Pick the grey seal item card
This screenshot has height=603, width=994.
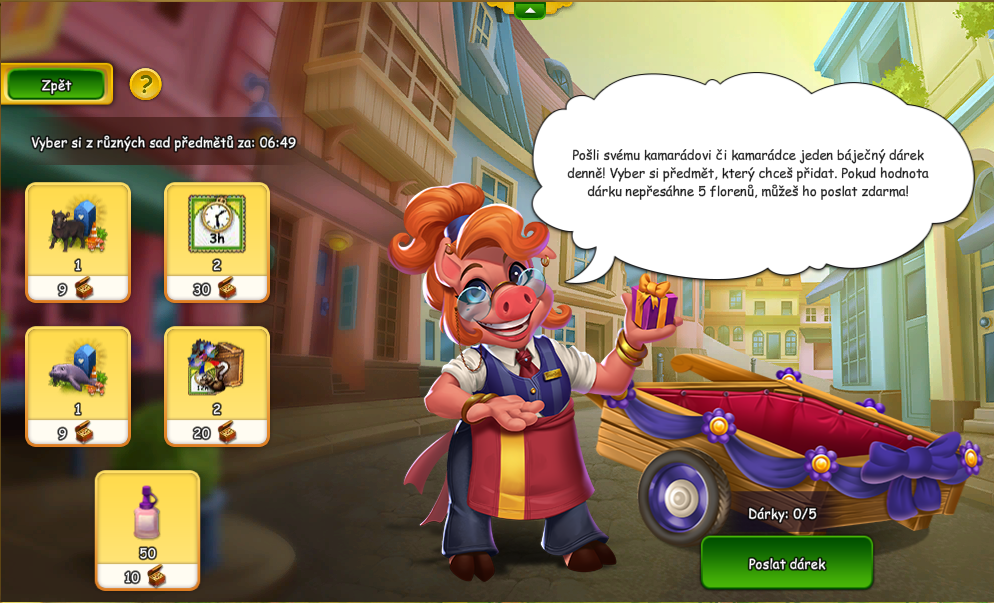[78, 384]
